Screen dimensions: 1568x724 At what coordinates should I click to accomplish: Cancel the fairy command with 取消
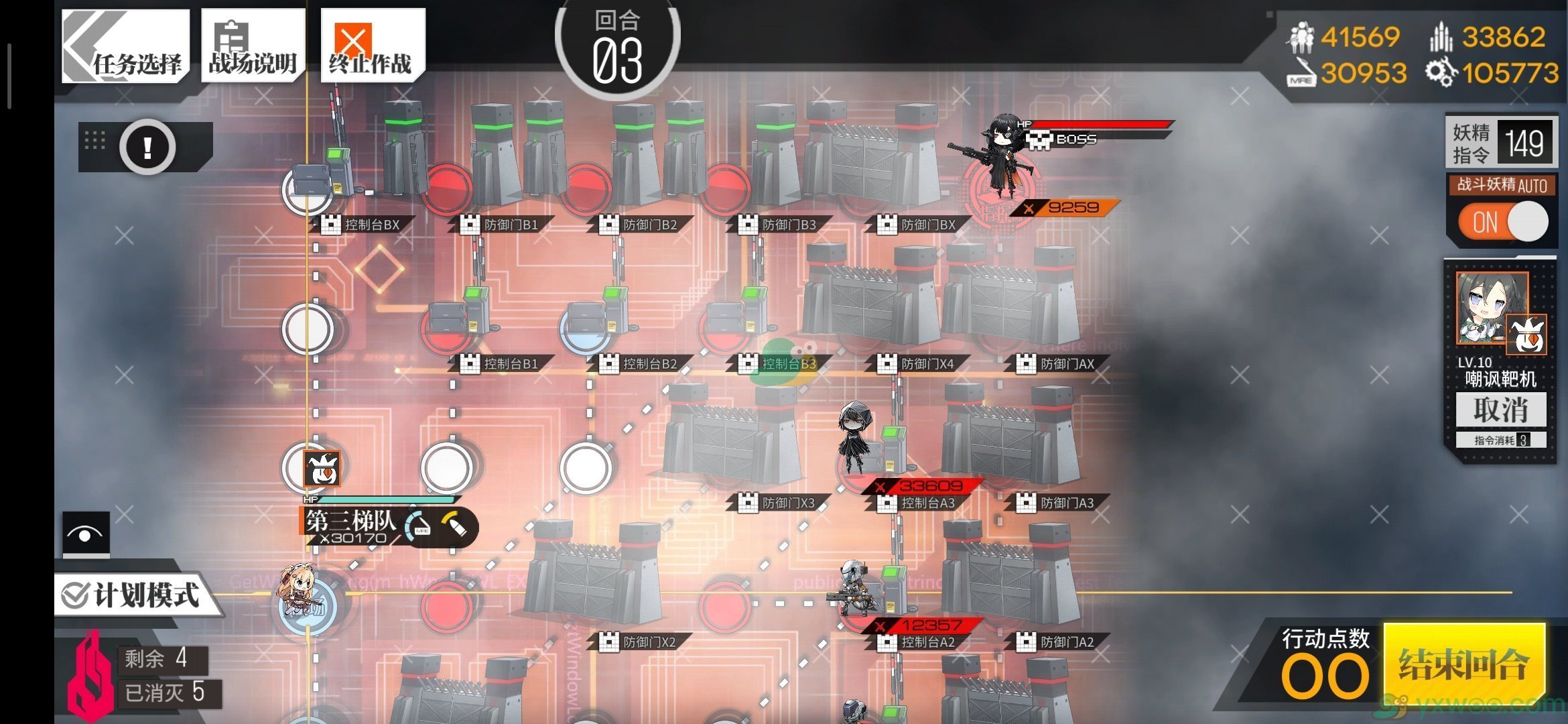[1501, 410]
